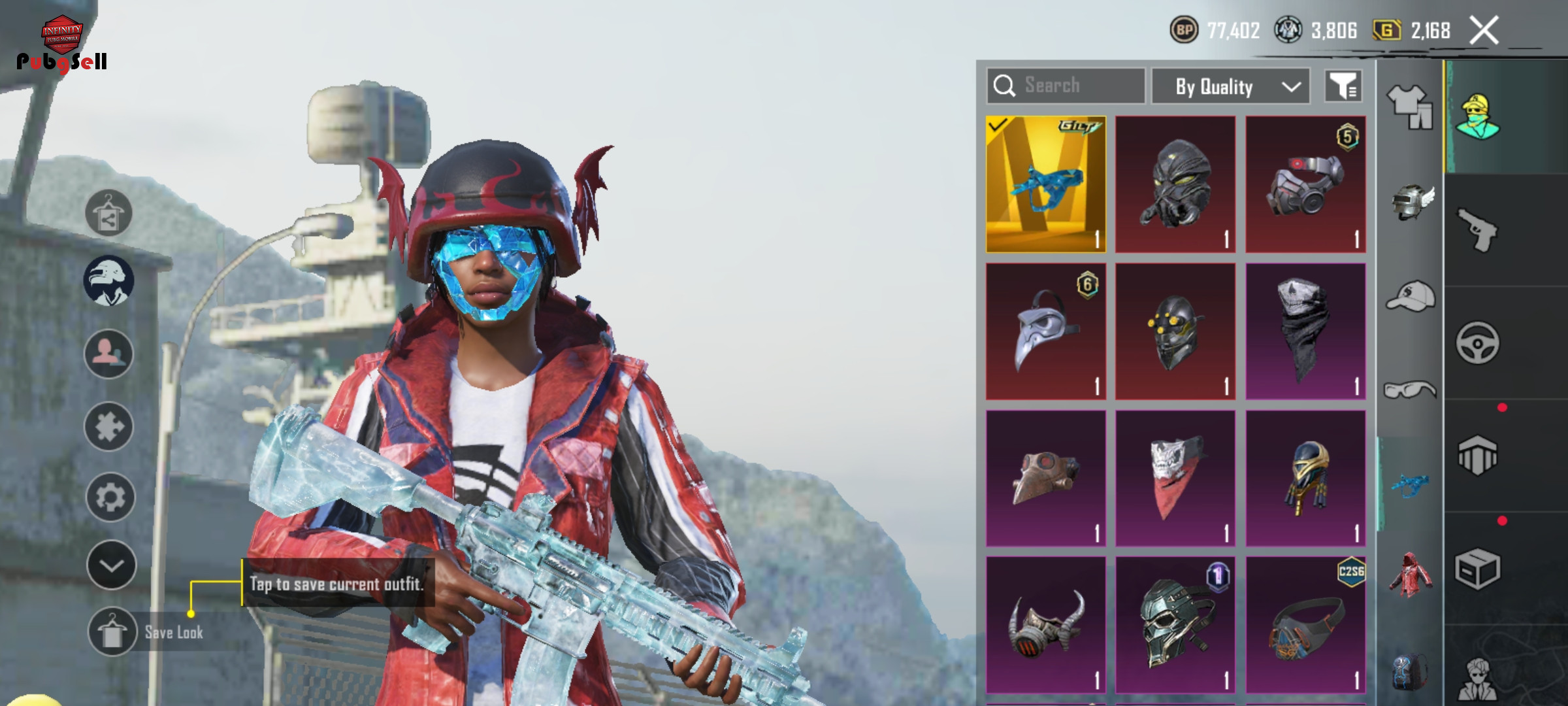Select the horned gas mask item
This screenshot has height=706, width=1568.
[x=1045, y=624]
